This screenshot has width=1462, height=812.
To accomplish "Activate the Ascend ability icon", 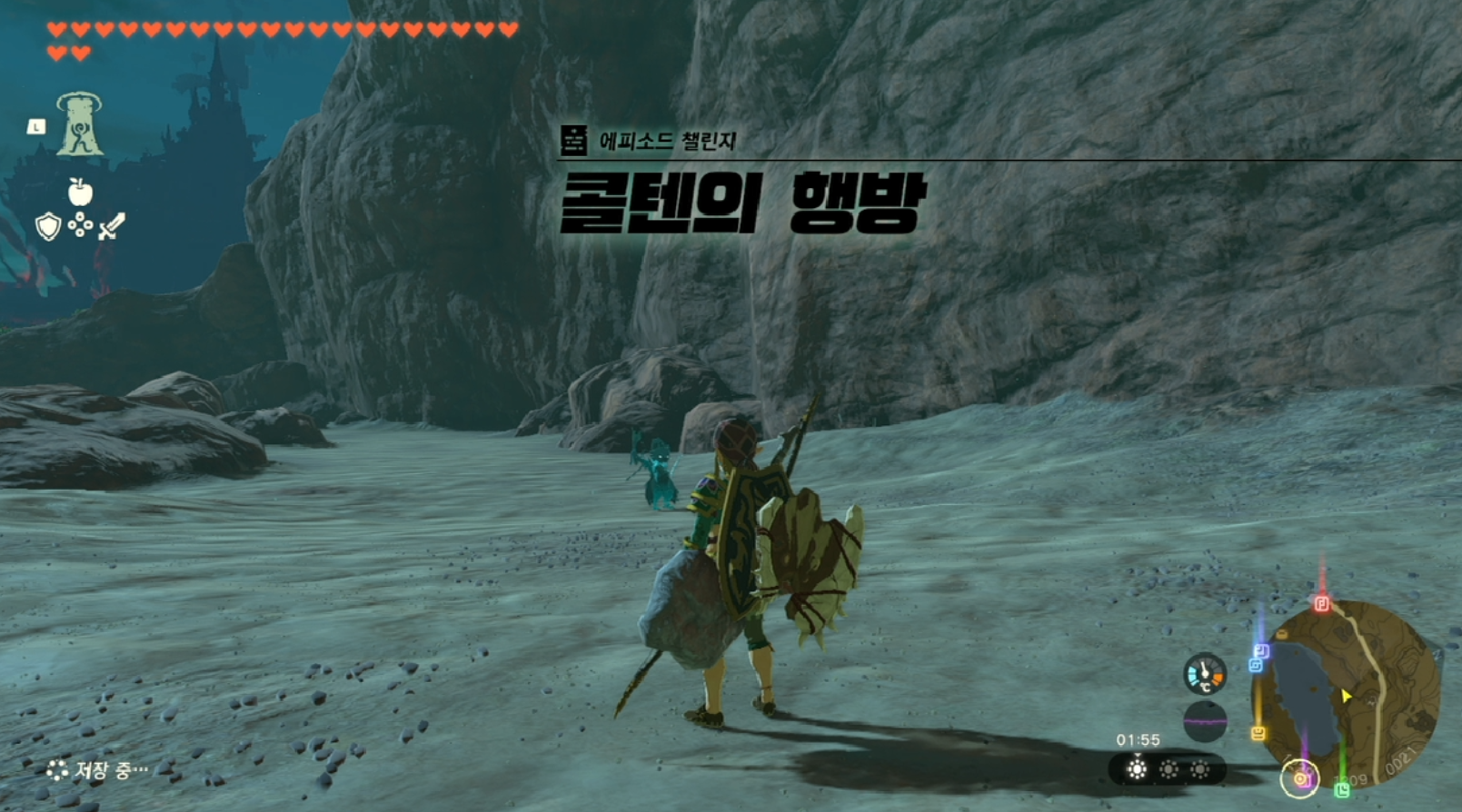I will 80,124.
